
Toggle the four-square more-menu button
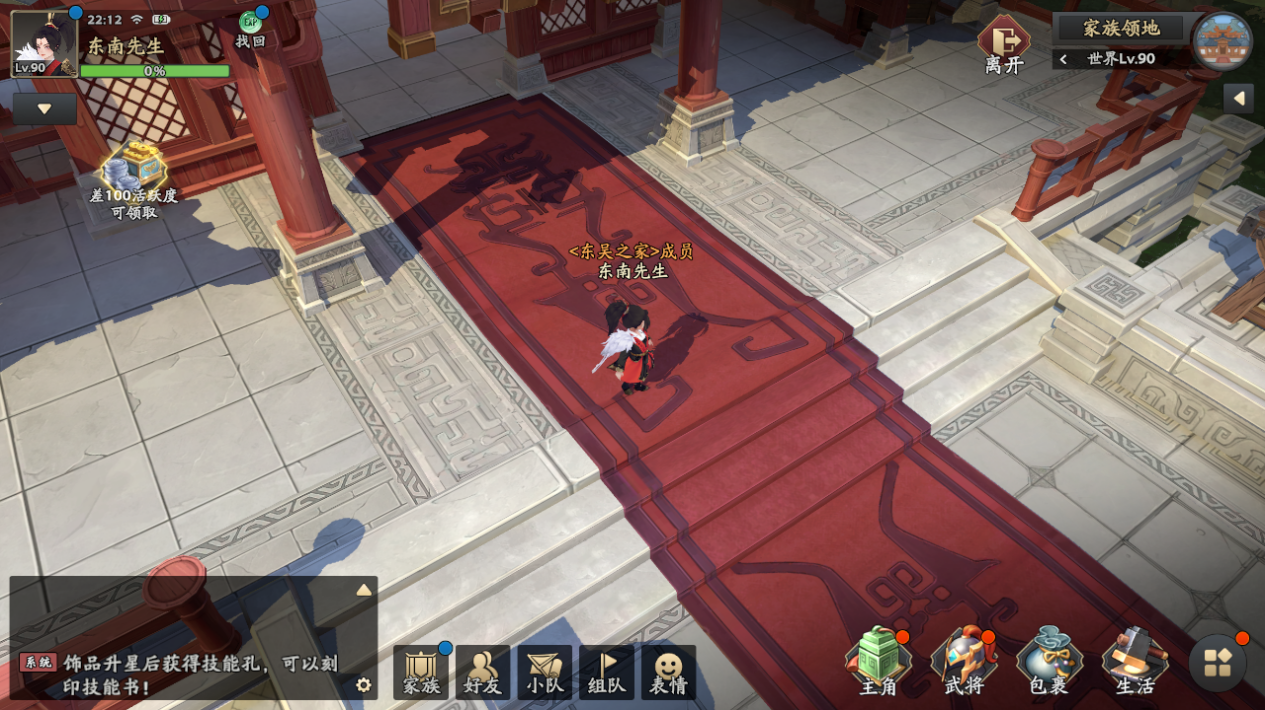[x=1218, y=663]
